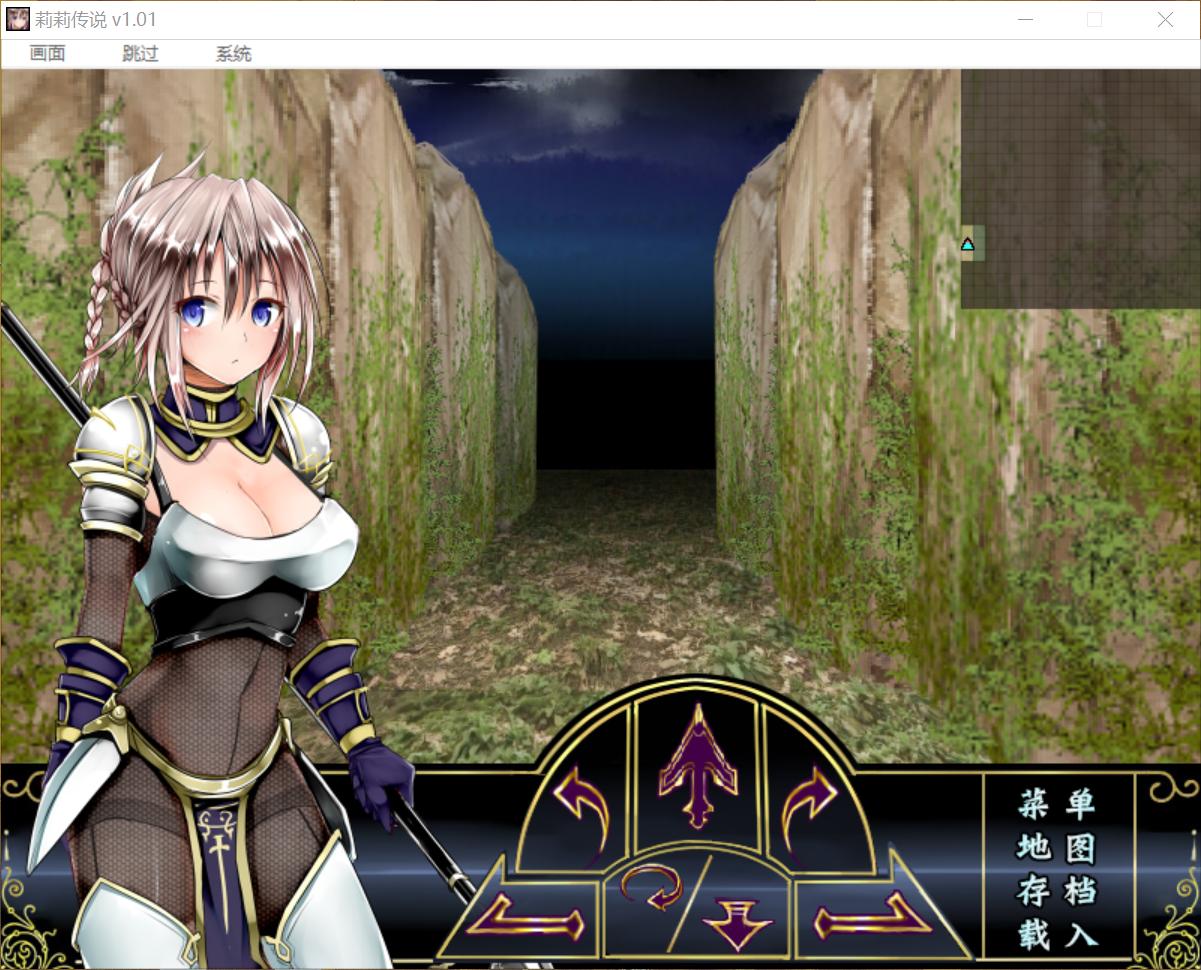Open the 菜单 game menu
The width and height of the screenshot is (1201, 970).
coord(1057,803)
